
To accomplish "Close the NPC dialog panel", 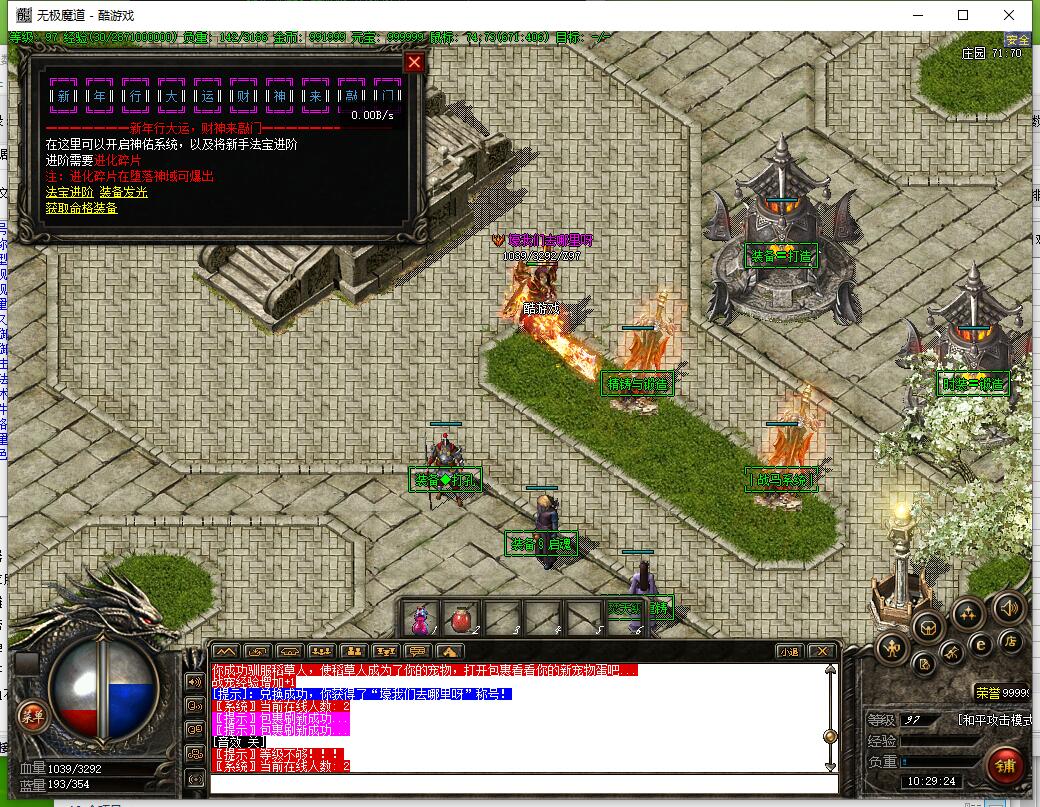I will [x=414, y=62].
